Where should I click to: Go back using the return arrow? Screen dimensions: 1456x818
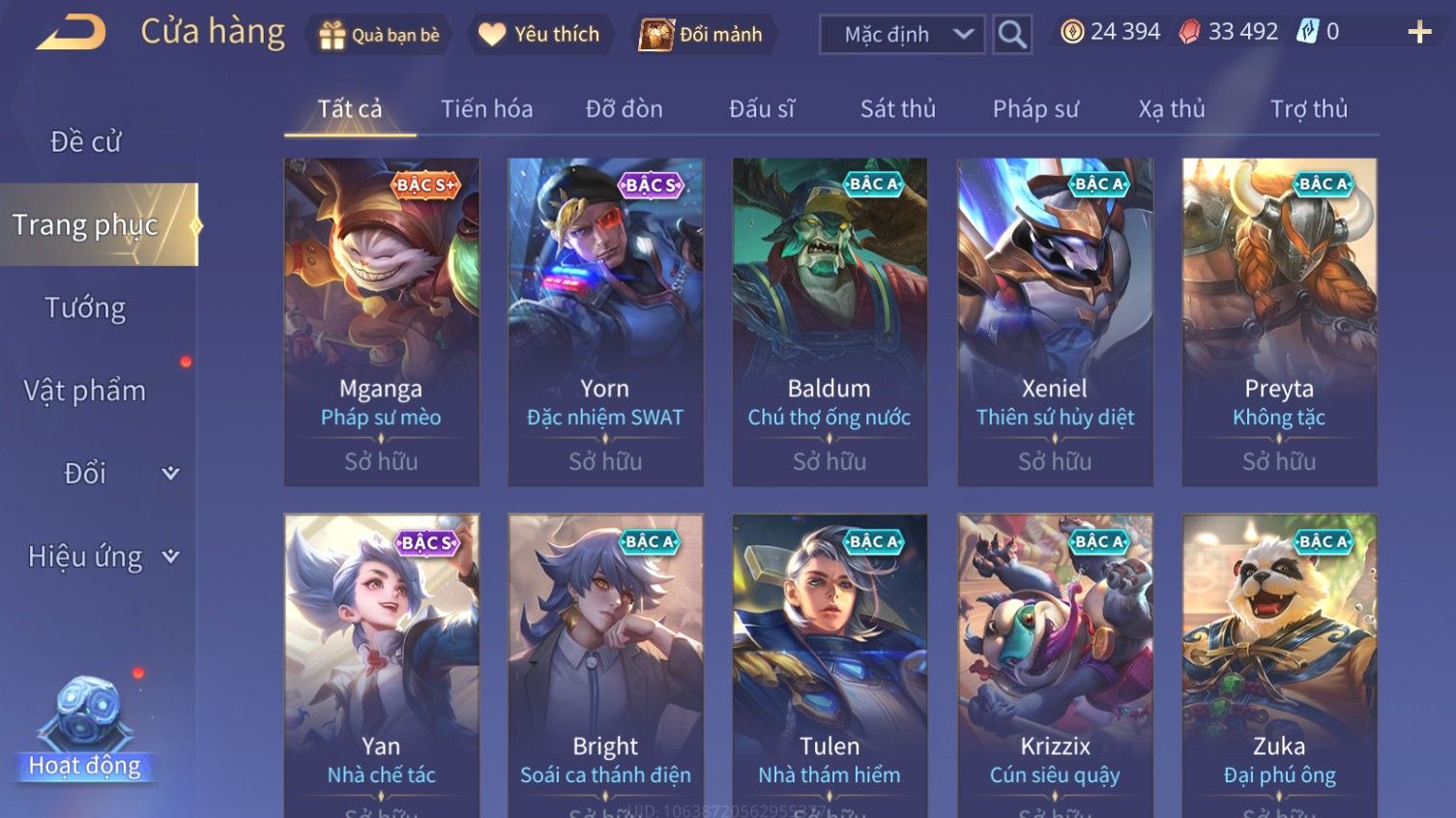point(71,34)
